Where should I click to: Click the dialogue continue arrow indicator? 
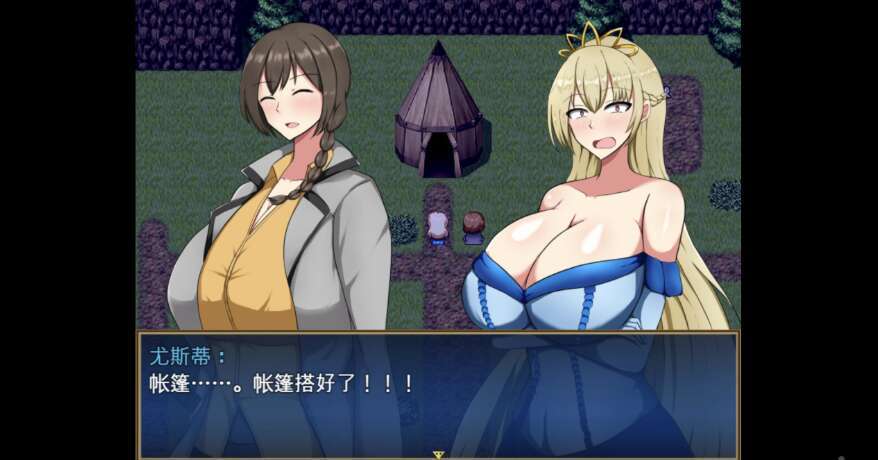point(438,454)
